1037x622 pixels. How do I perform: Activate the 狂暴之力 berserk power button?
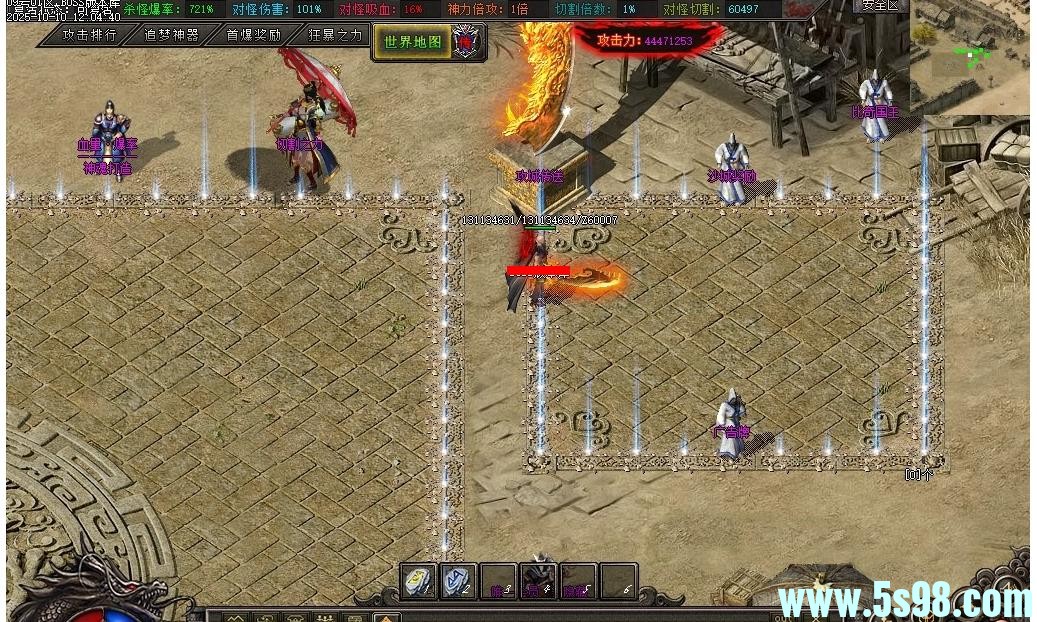click(x=335, y=35)
